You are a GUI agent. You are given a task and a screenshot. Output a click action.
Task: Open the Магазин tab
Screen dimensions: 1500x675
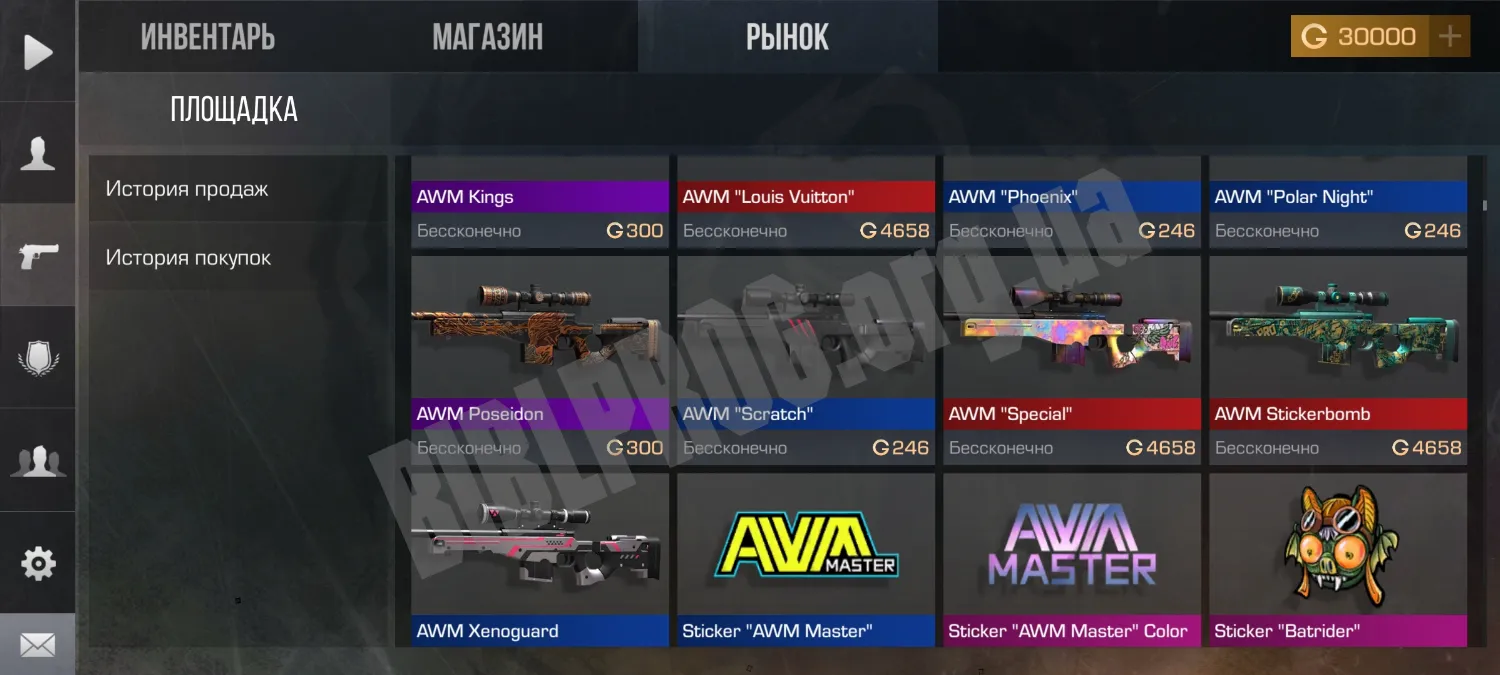click(x=487, y=37)
